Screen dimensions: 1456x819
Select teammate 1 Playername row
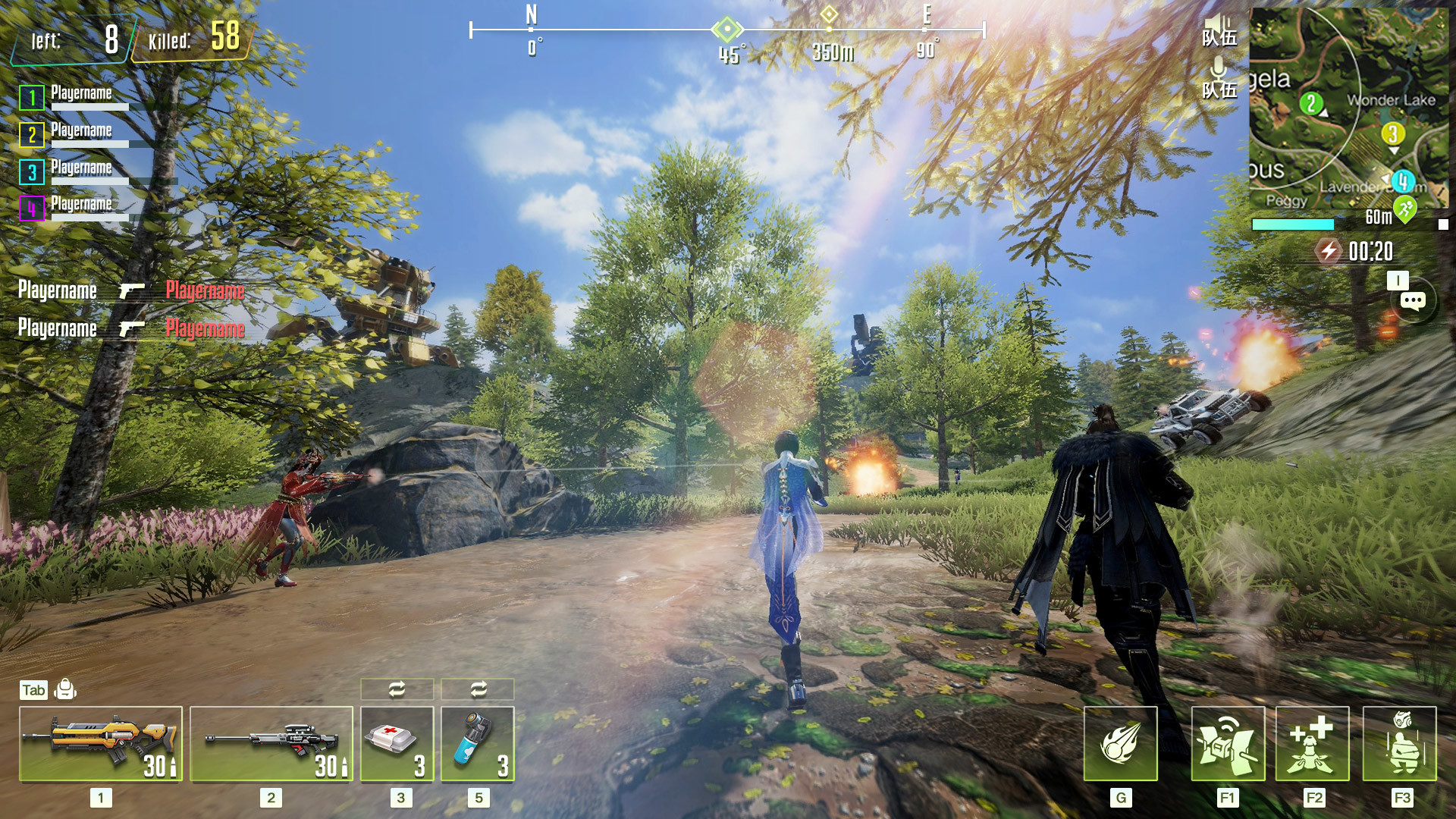(76, 97)
